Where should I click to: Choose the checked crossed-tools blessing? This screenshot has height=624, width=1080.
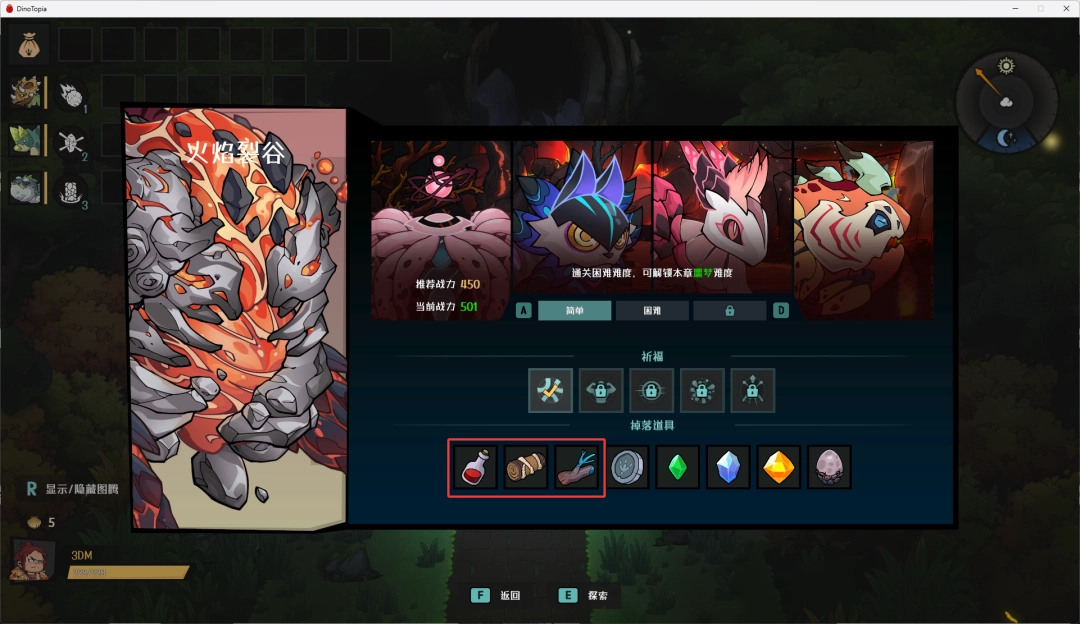[550, 390]
